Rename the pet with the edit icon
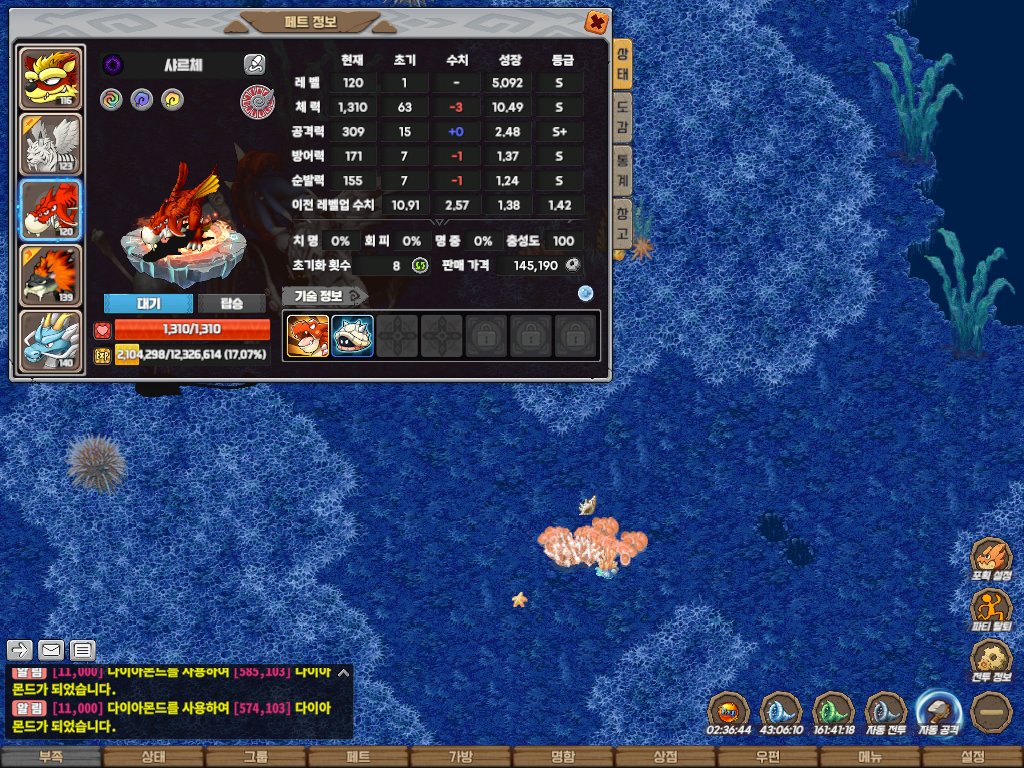This screenshot has height=768, width=1024. (x=254, y=65)
